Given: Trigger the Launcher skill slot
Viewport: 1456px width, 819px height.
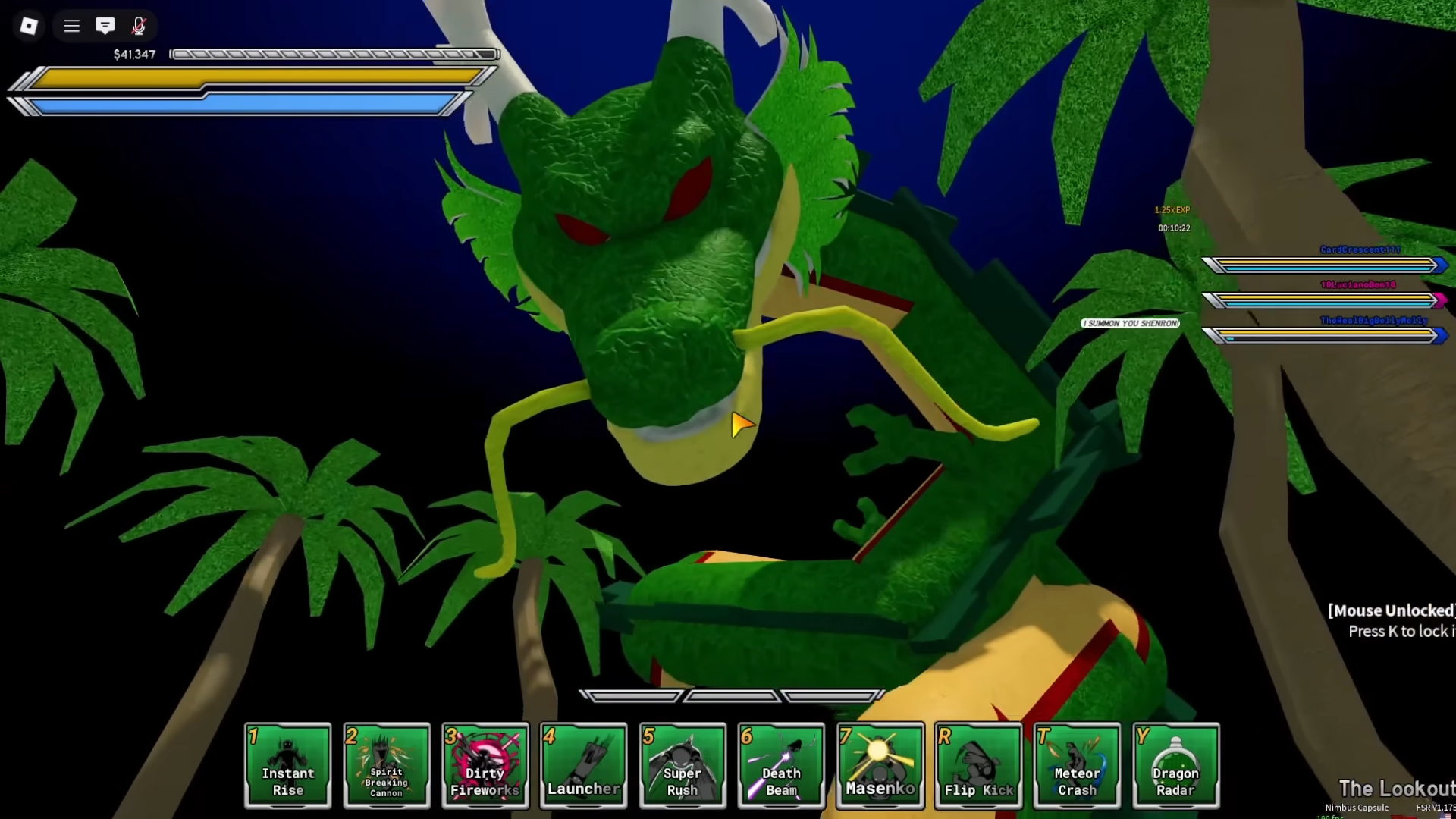Looking at the screenshot, I should (x=584, y=764).
